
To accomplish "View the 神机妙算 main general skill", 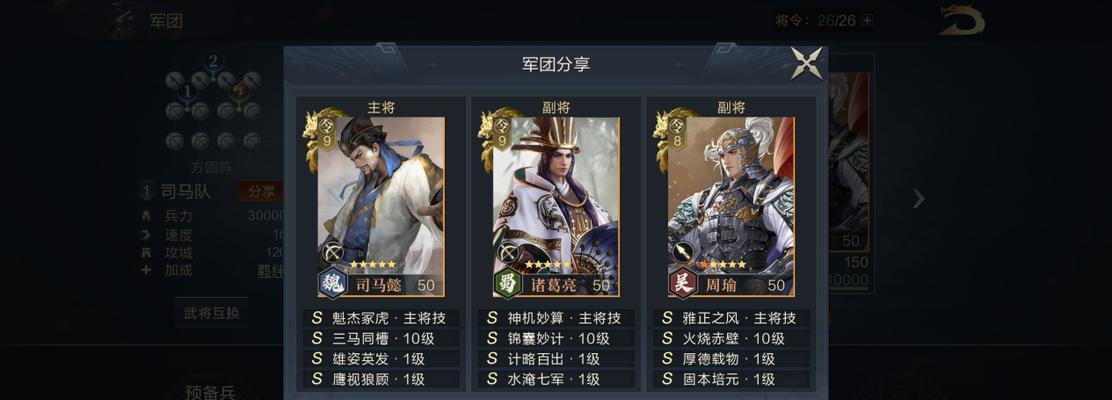I will coord(556,318).
